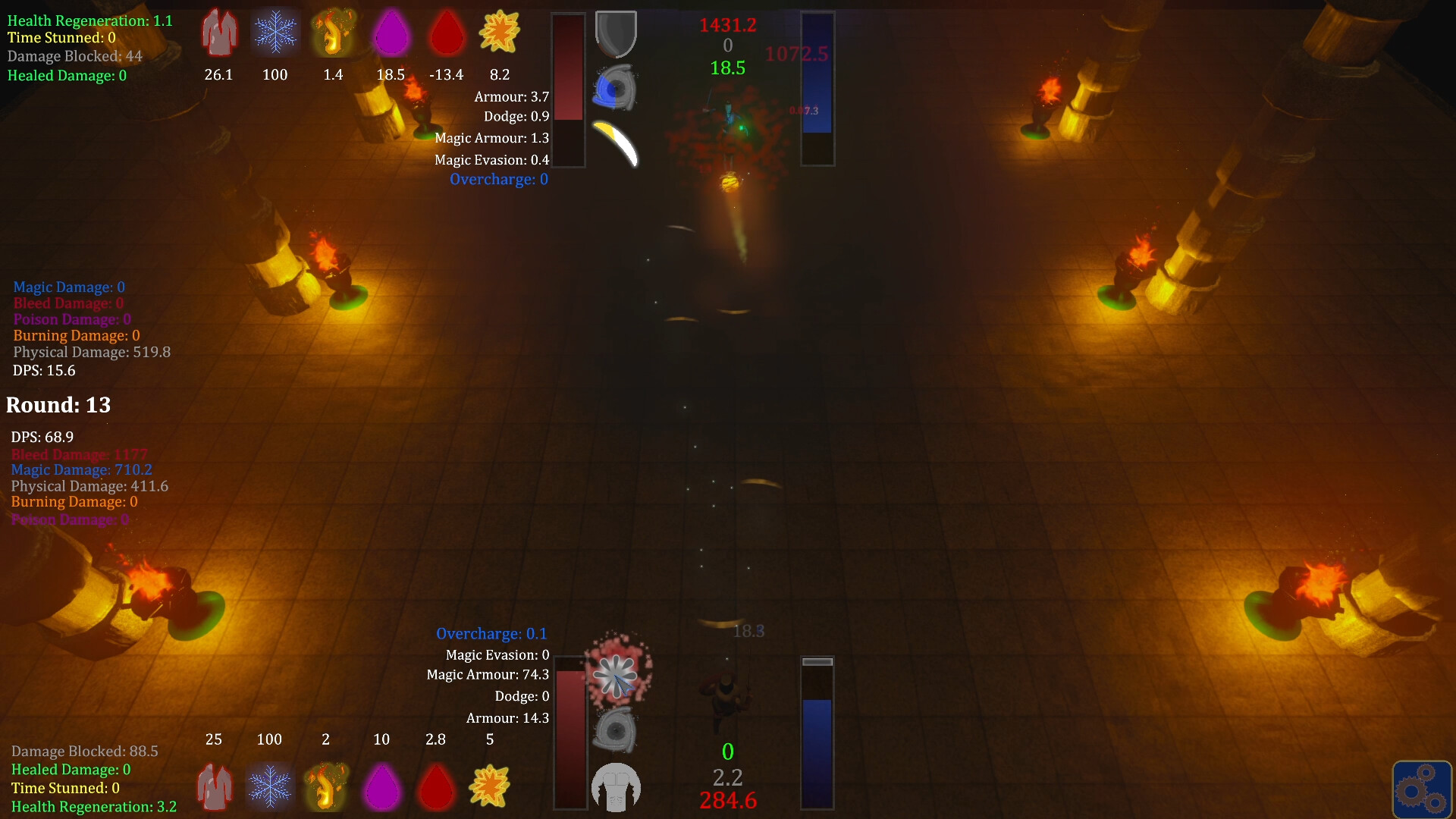Click the torso armor icon bottom right

616,787
